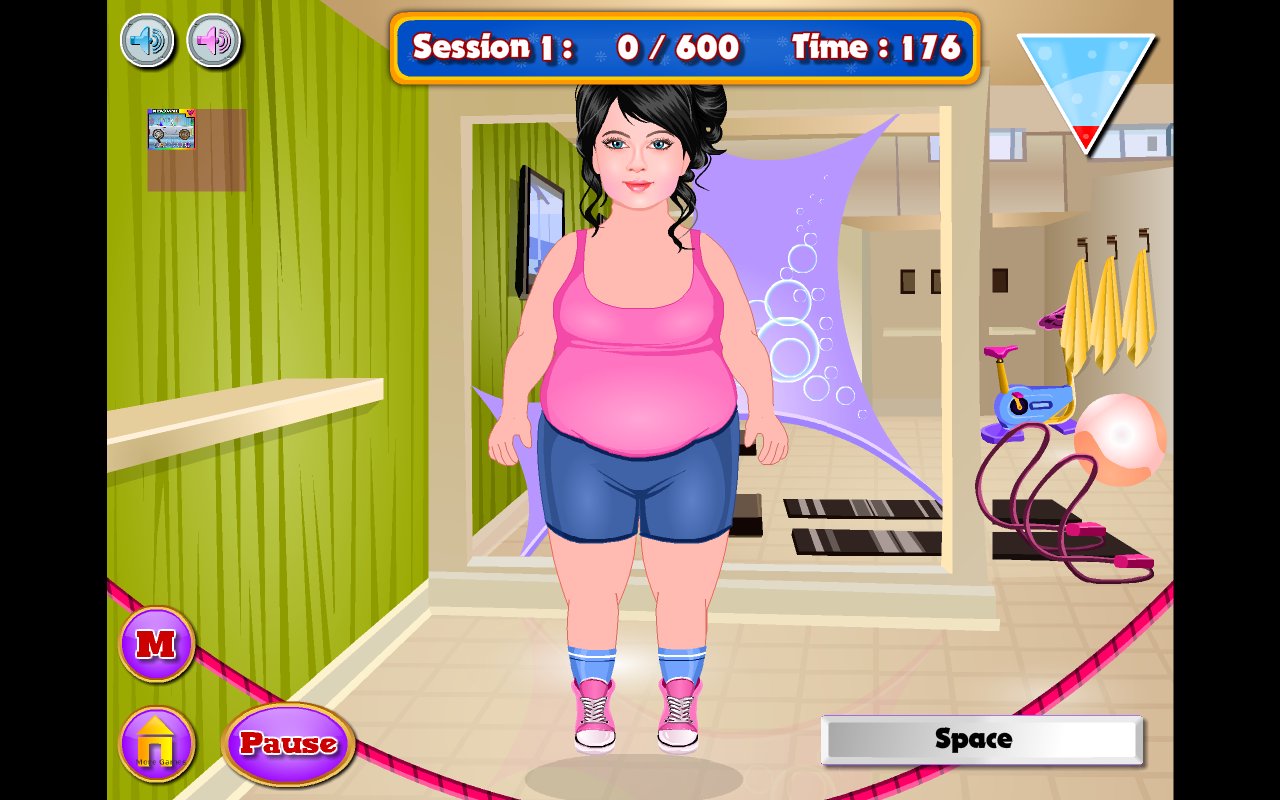
Task: Click the Time 176 counter display
Action: (875, 47)
